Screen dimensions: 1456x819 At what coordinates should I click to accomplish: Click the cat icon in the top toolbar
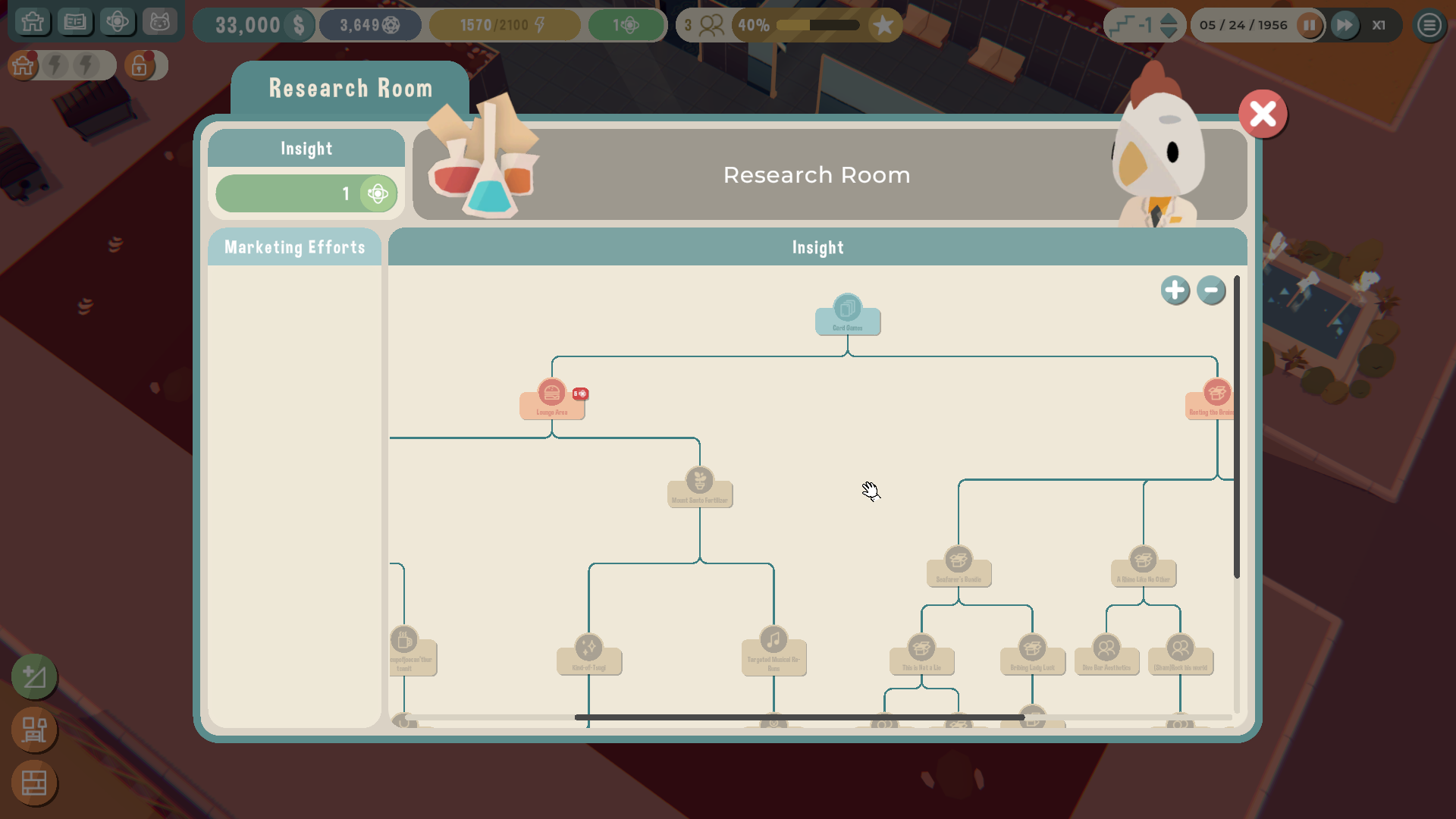pos(160,22)
